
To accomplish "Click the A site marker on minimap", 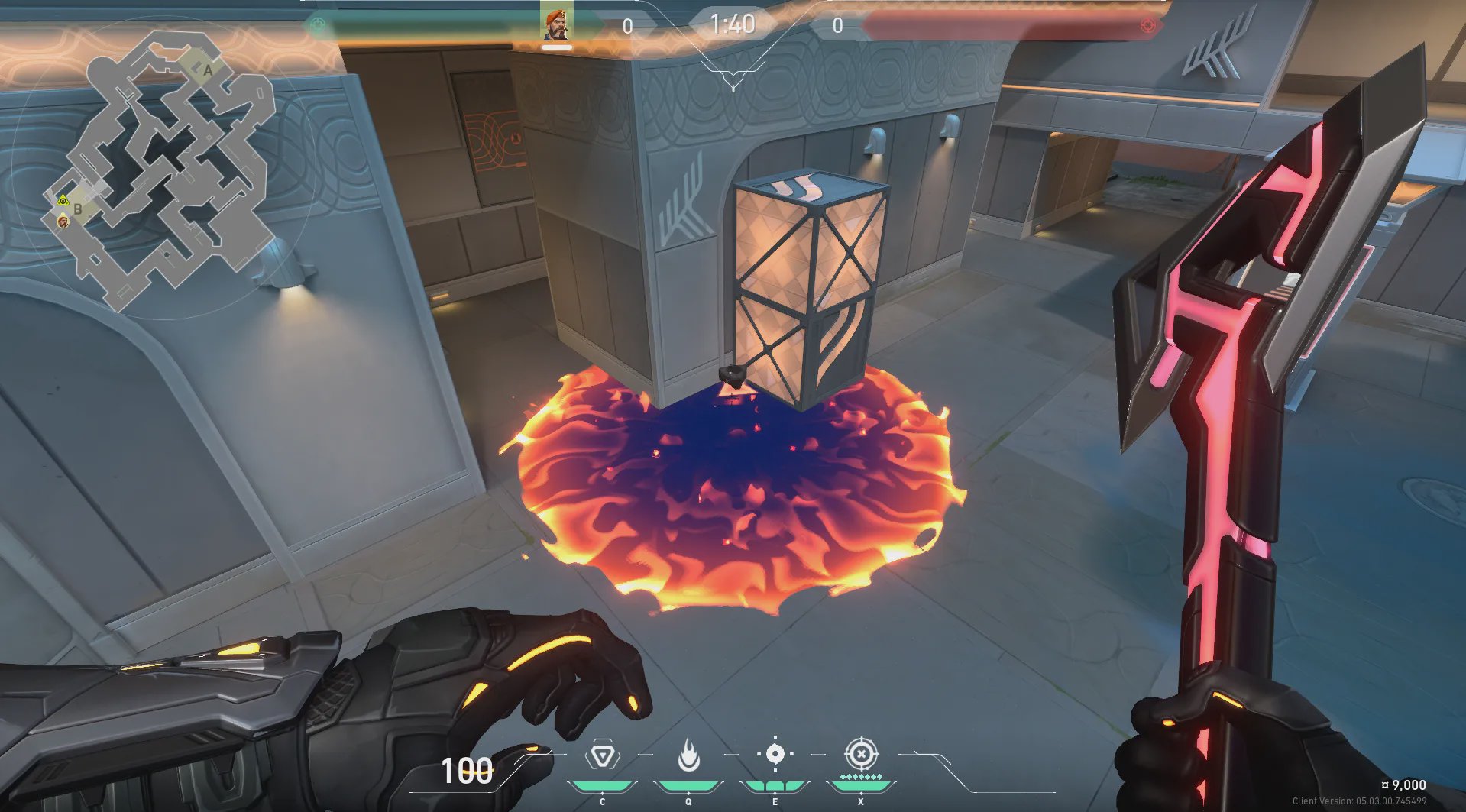I will tap(208, 70).
